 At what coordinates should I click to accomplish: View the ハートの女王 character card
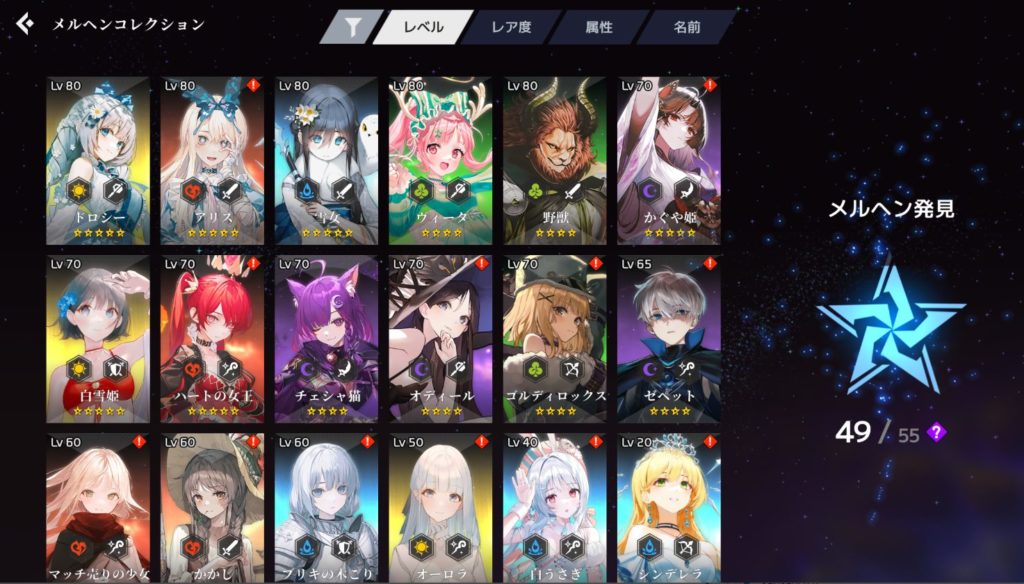coord(212,338)
